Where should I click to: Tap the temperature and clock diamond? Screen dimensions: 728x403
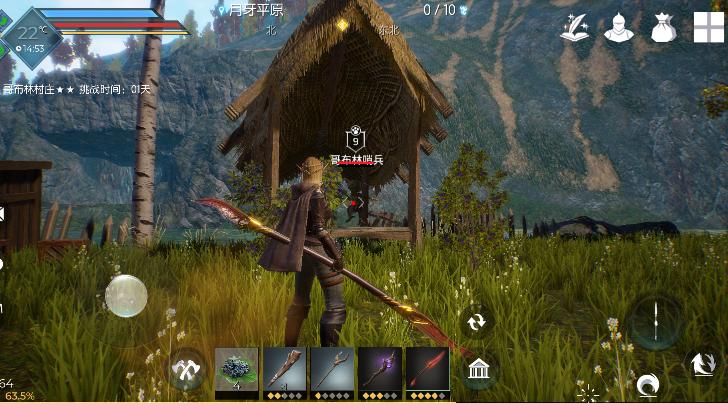coord(33,37)
